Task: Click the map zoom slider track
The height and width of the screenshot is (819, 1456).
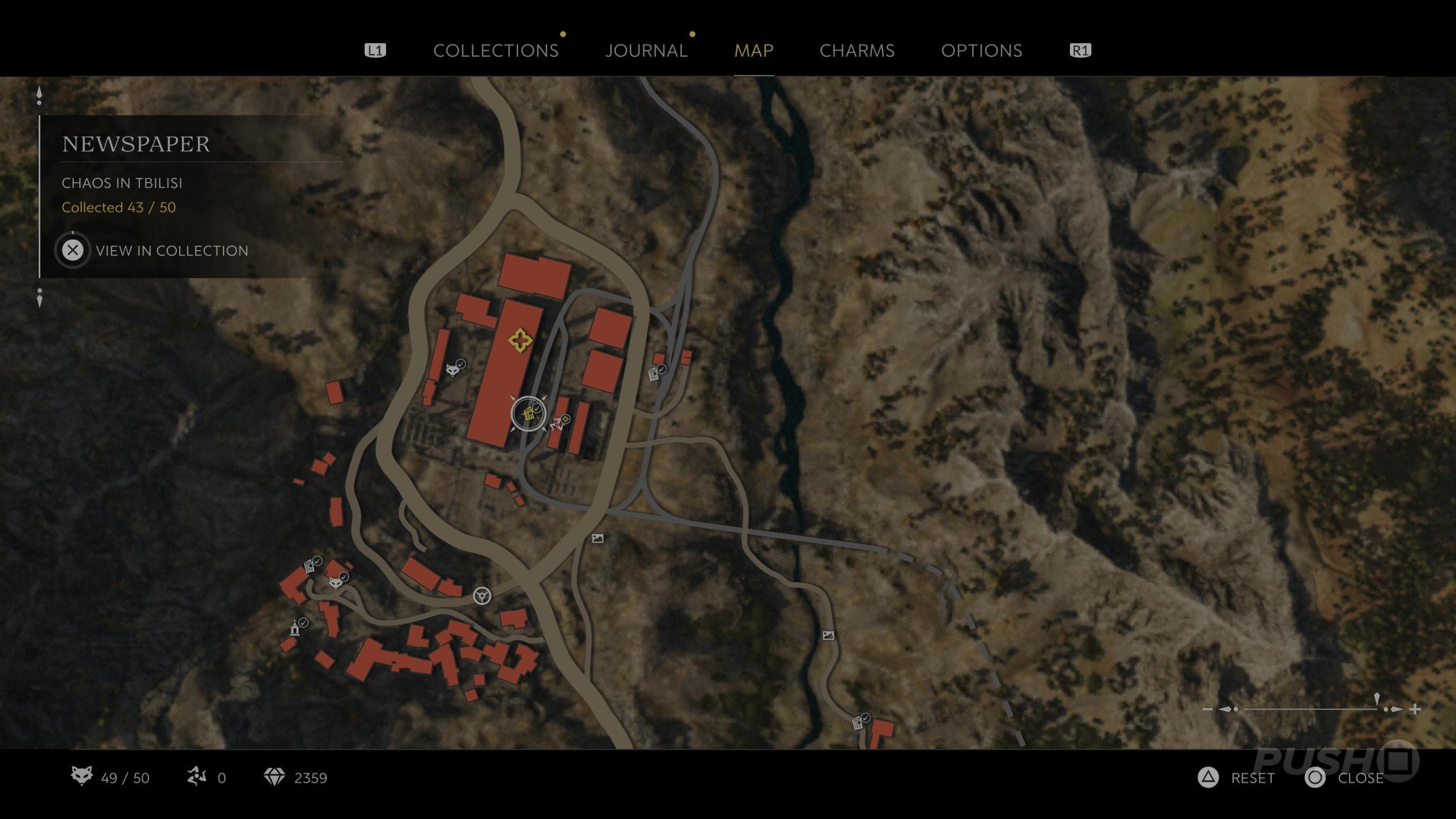Action: tap(1310, 709)
